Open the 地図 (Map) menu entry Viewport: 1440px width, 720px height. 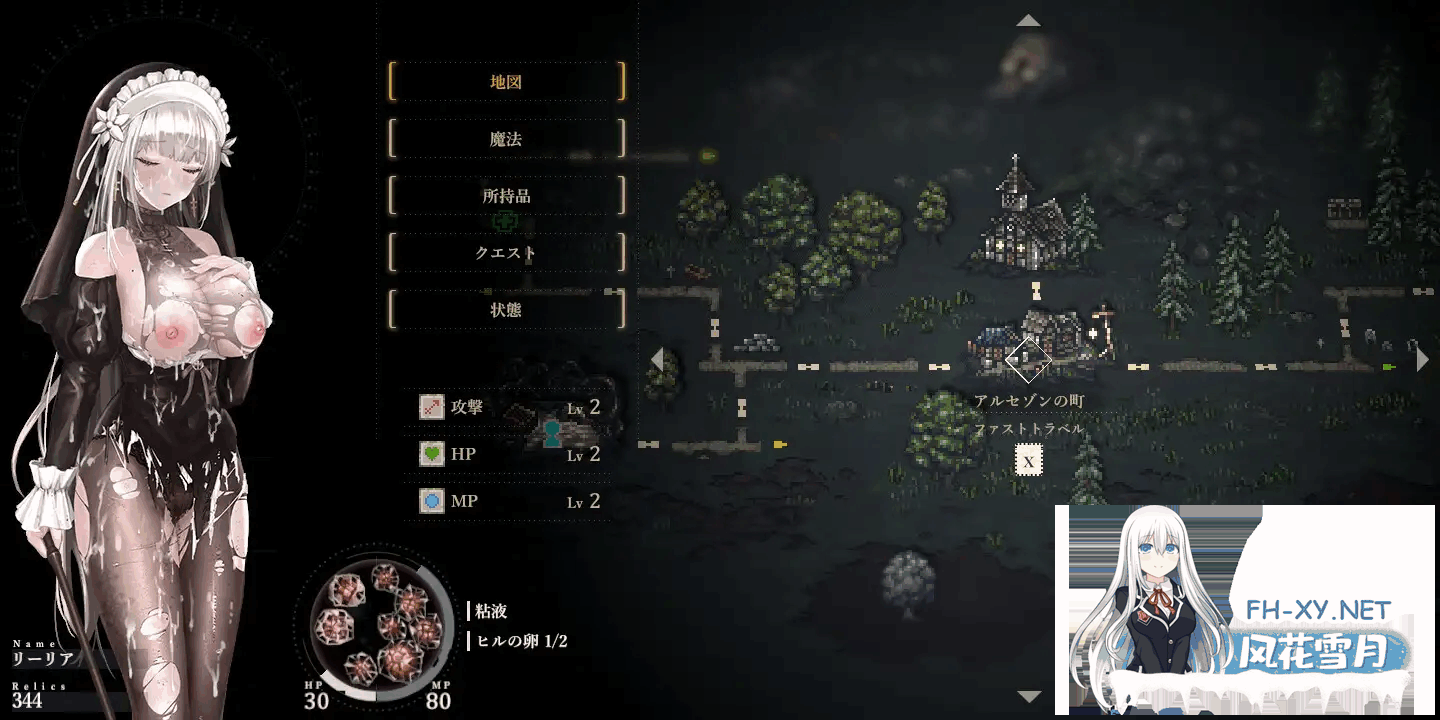(x=506, y=82)
